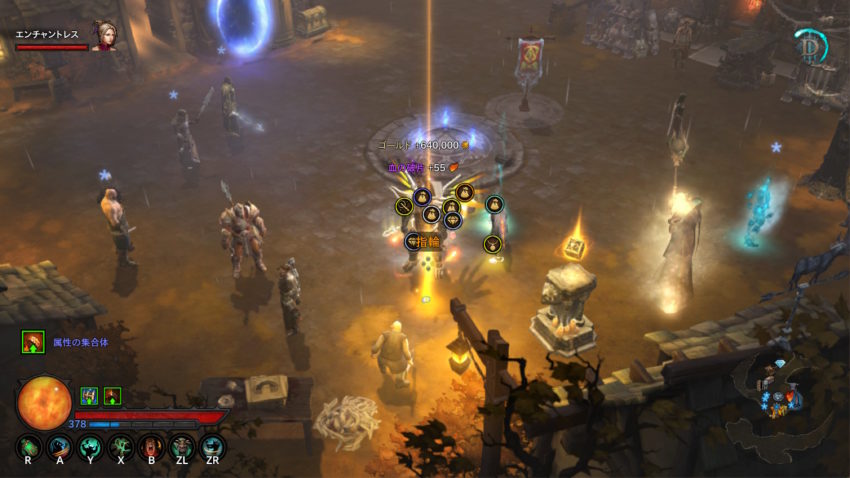Screen dimensions: 850x478
Task: Select the teal-ringed bag loot icon
Action: 494,205
